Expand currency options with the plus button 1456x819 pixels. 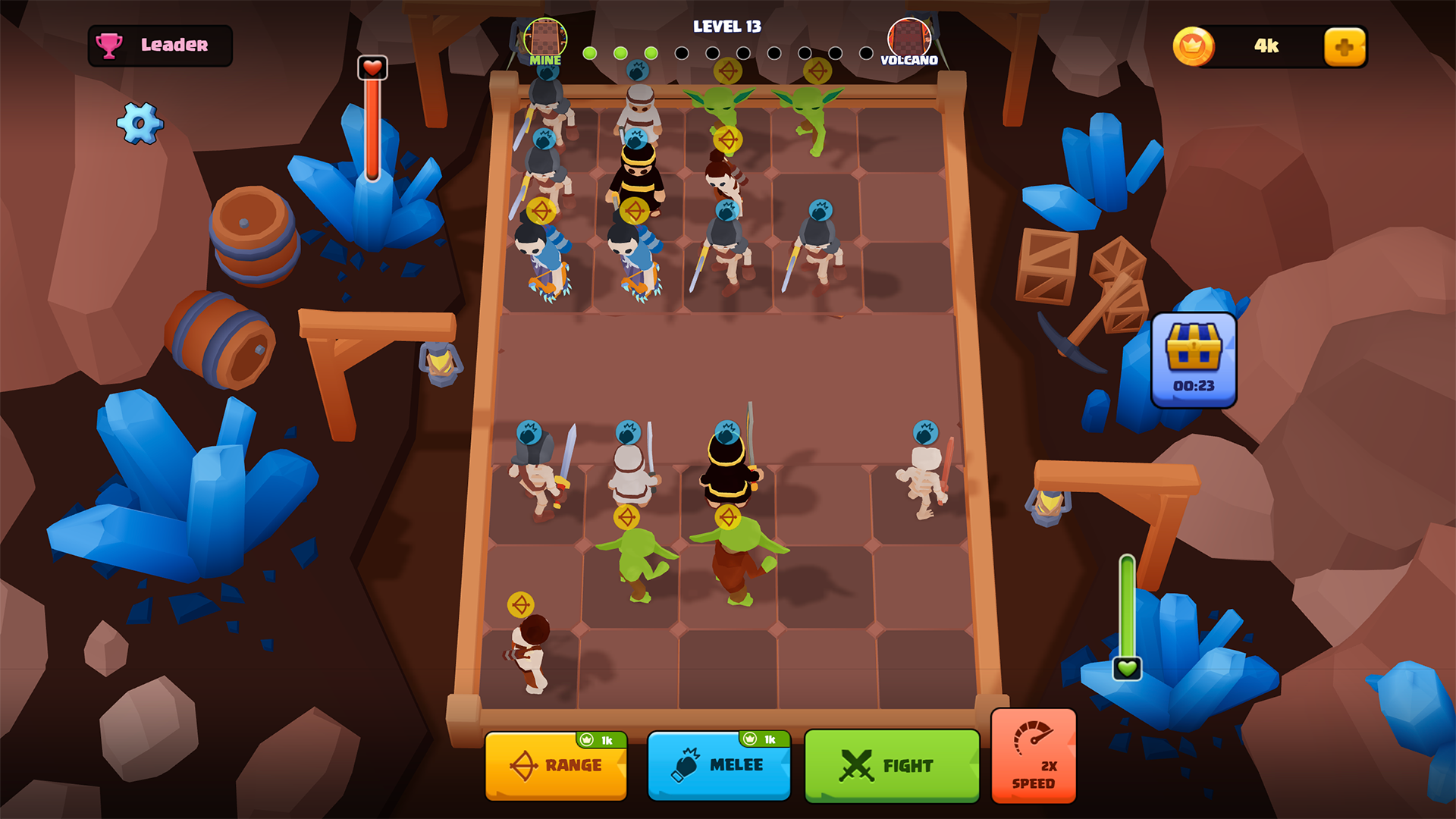1344,46
